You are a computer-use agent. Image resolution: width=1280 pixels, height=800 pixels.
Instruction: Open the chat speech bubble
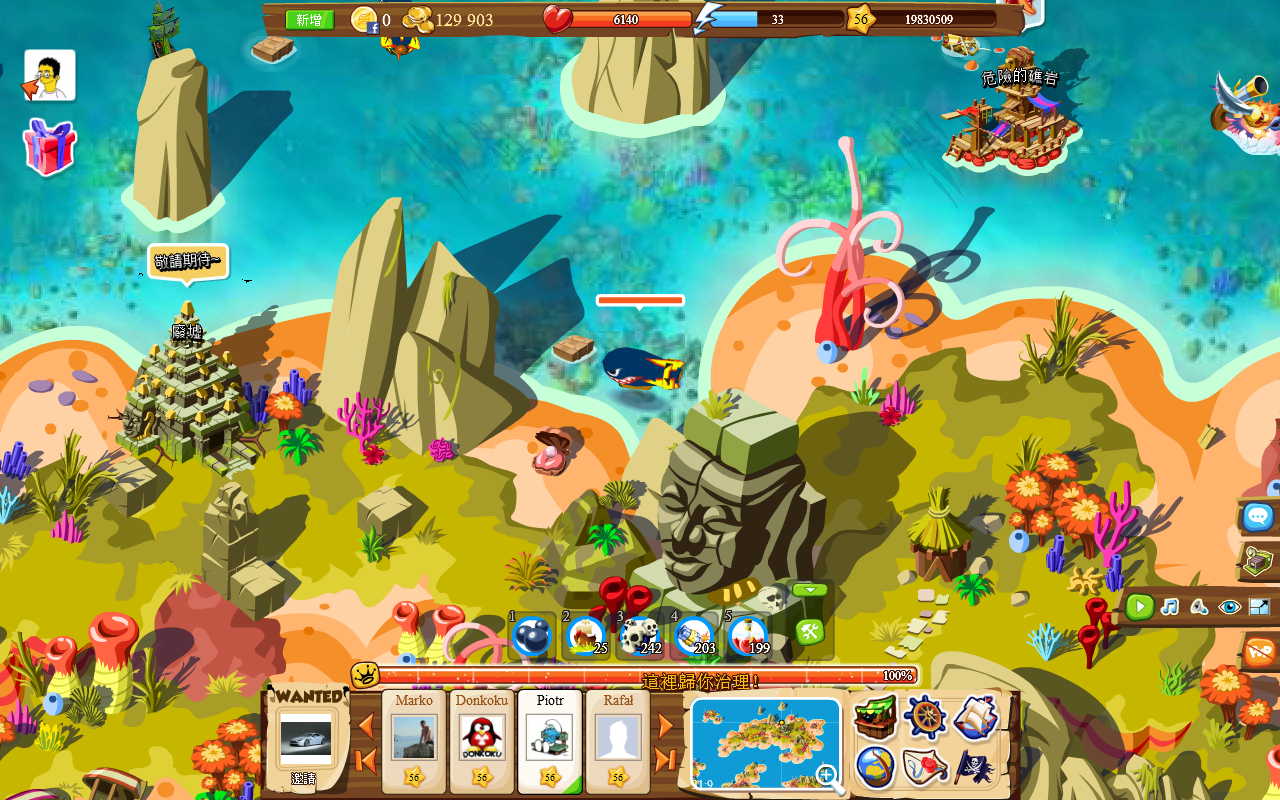1258,517
